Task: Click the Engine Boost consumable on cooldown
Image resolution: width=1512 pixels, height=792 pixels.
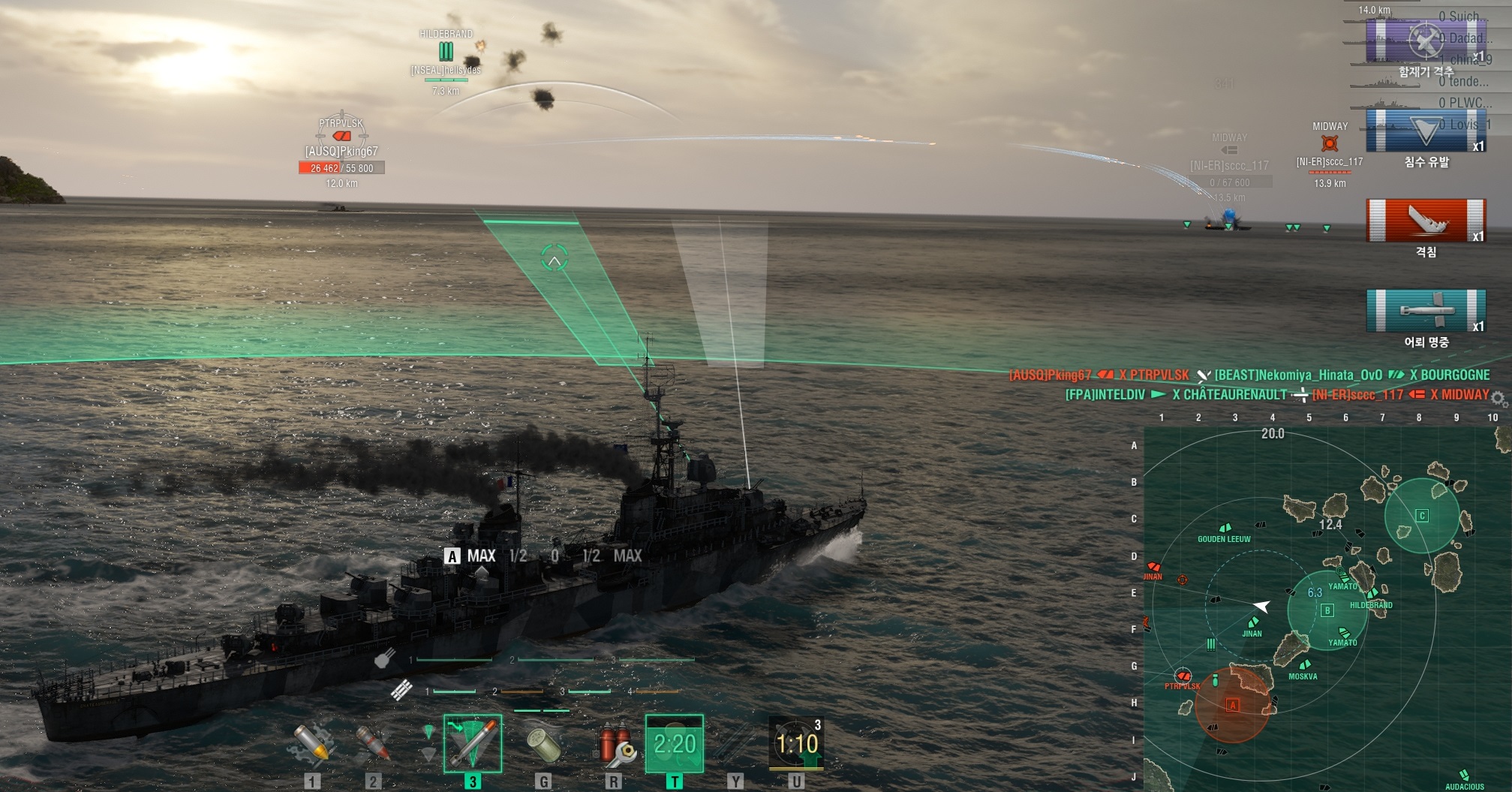Action: pos(675,743)
